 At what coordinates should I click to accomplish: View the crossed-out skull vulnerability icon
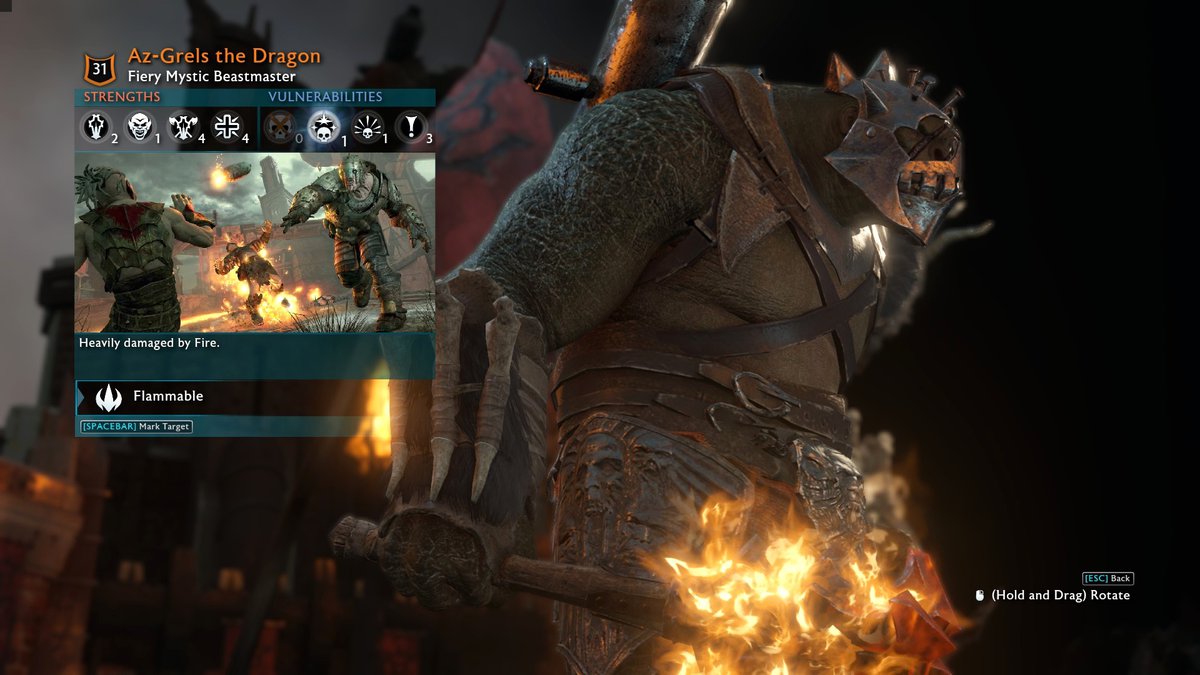coord(279,126)
